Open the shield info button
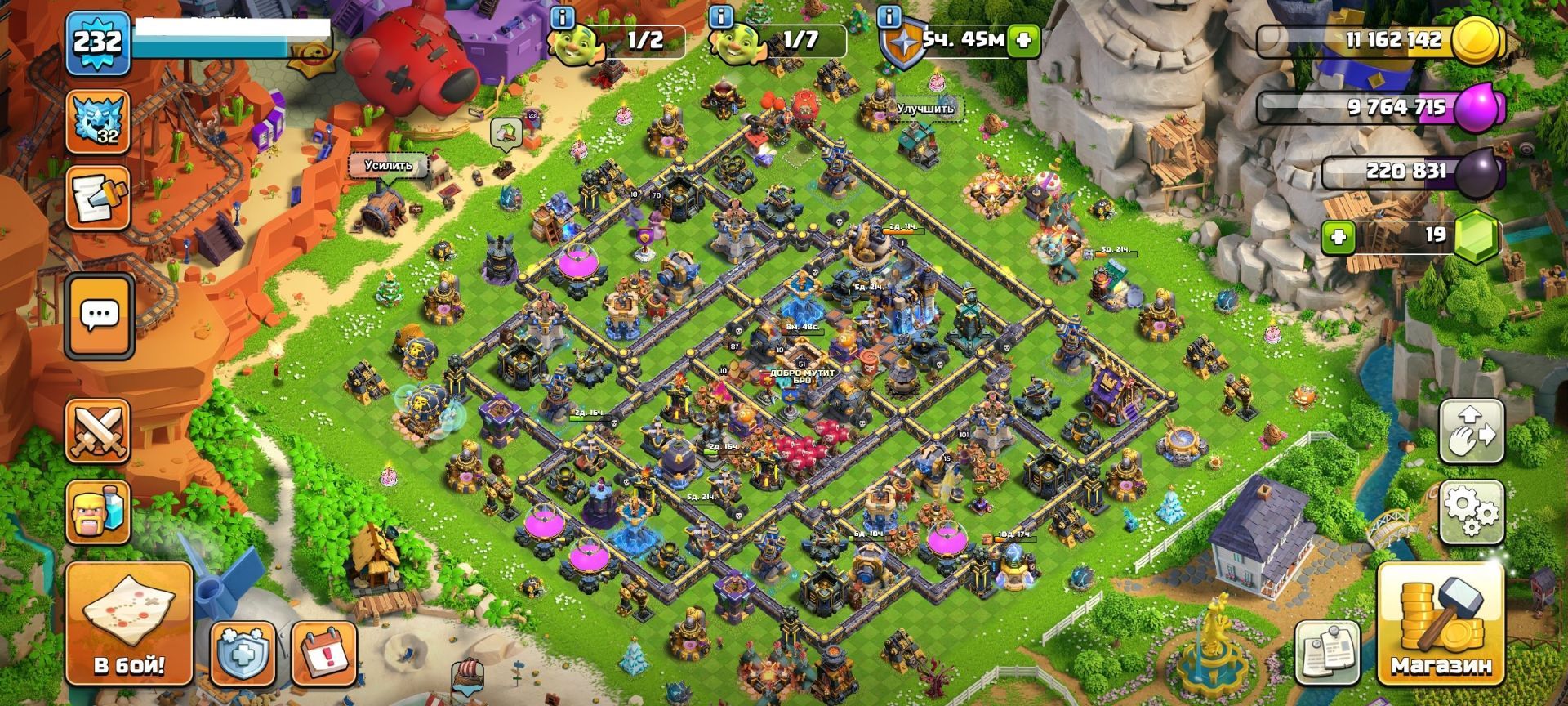The height and width of the screenshot is (706, 1568). tap(890, 17)
